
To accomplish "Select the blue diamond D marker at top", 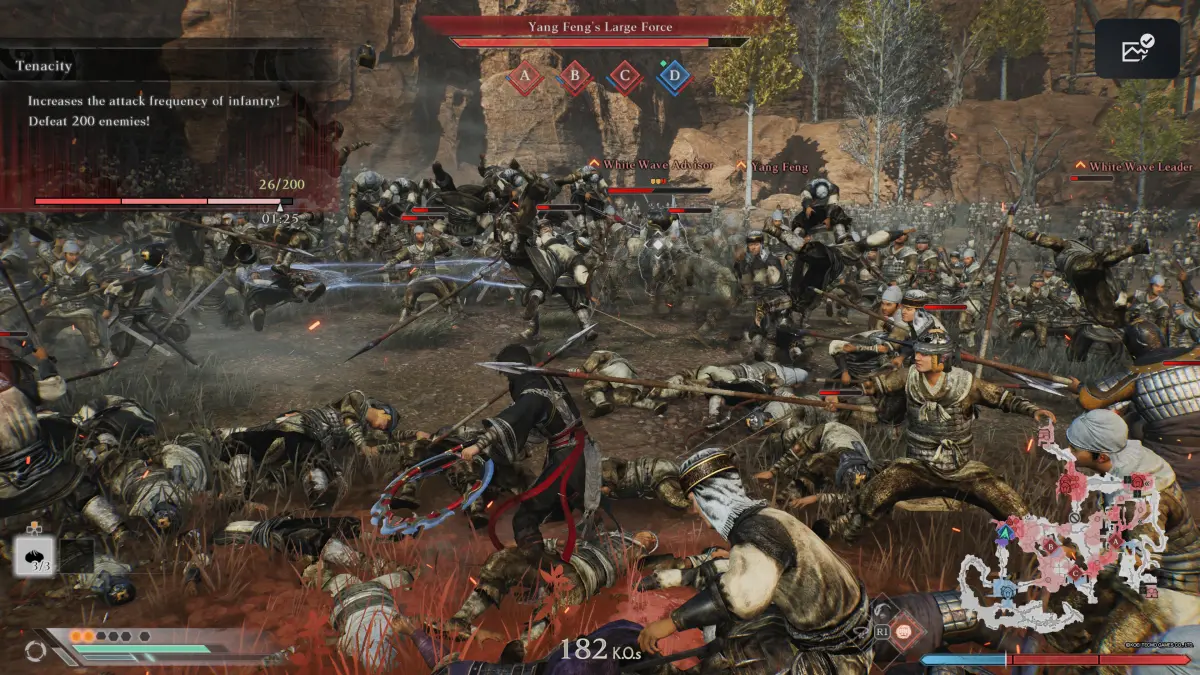I will (x=675, y=77).
